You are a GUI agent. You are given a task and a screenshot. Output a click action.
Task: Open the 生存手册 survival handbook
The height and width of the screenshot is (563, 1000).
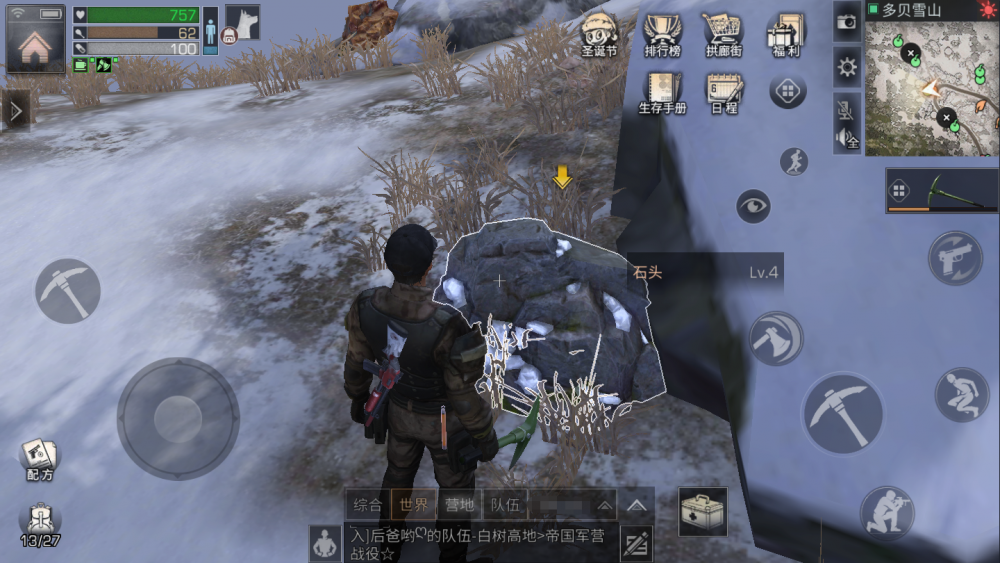coord(662,93)
